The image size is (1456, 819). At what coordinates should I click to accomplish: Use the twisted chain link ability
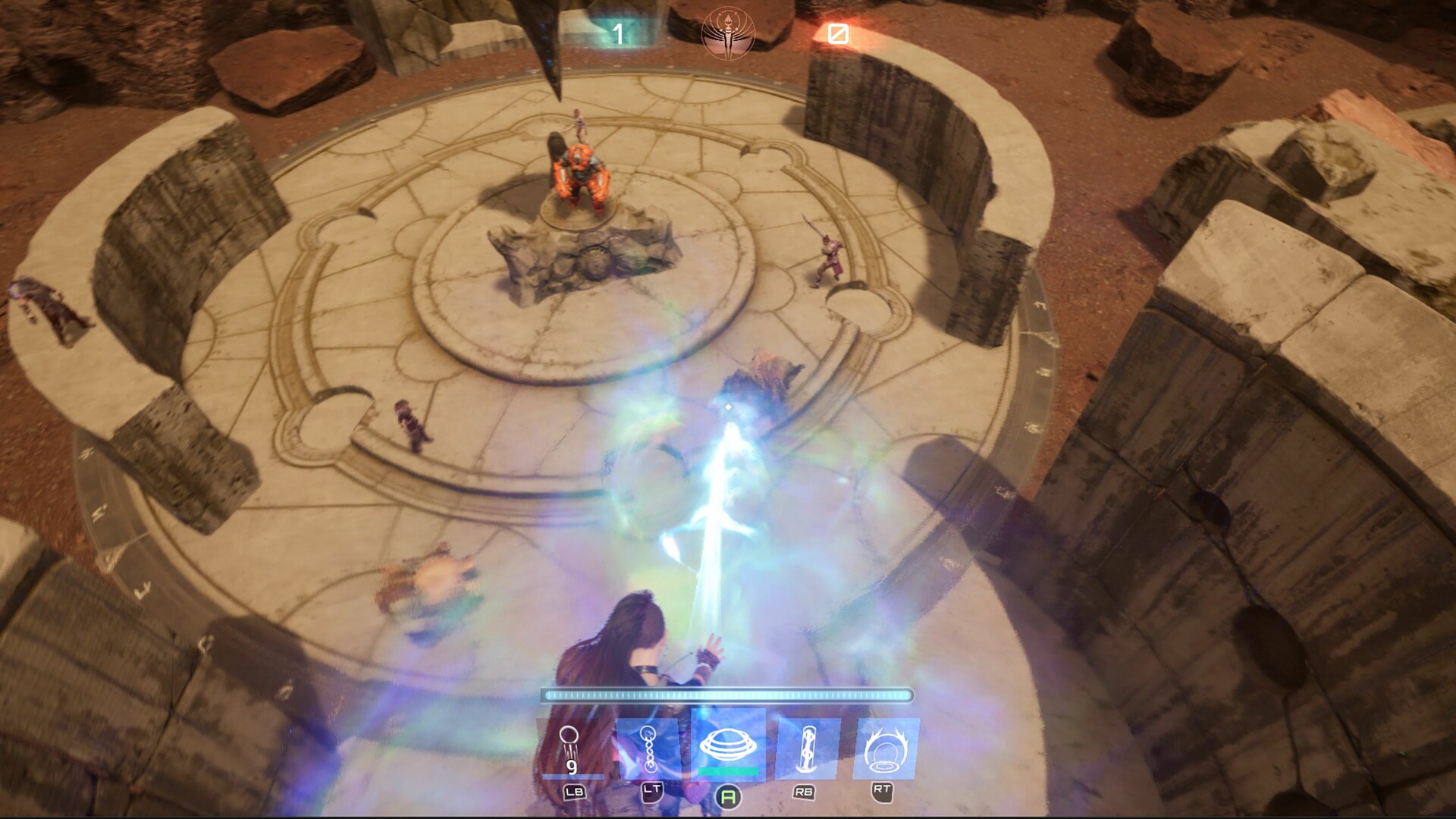(649, 748)
